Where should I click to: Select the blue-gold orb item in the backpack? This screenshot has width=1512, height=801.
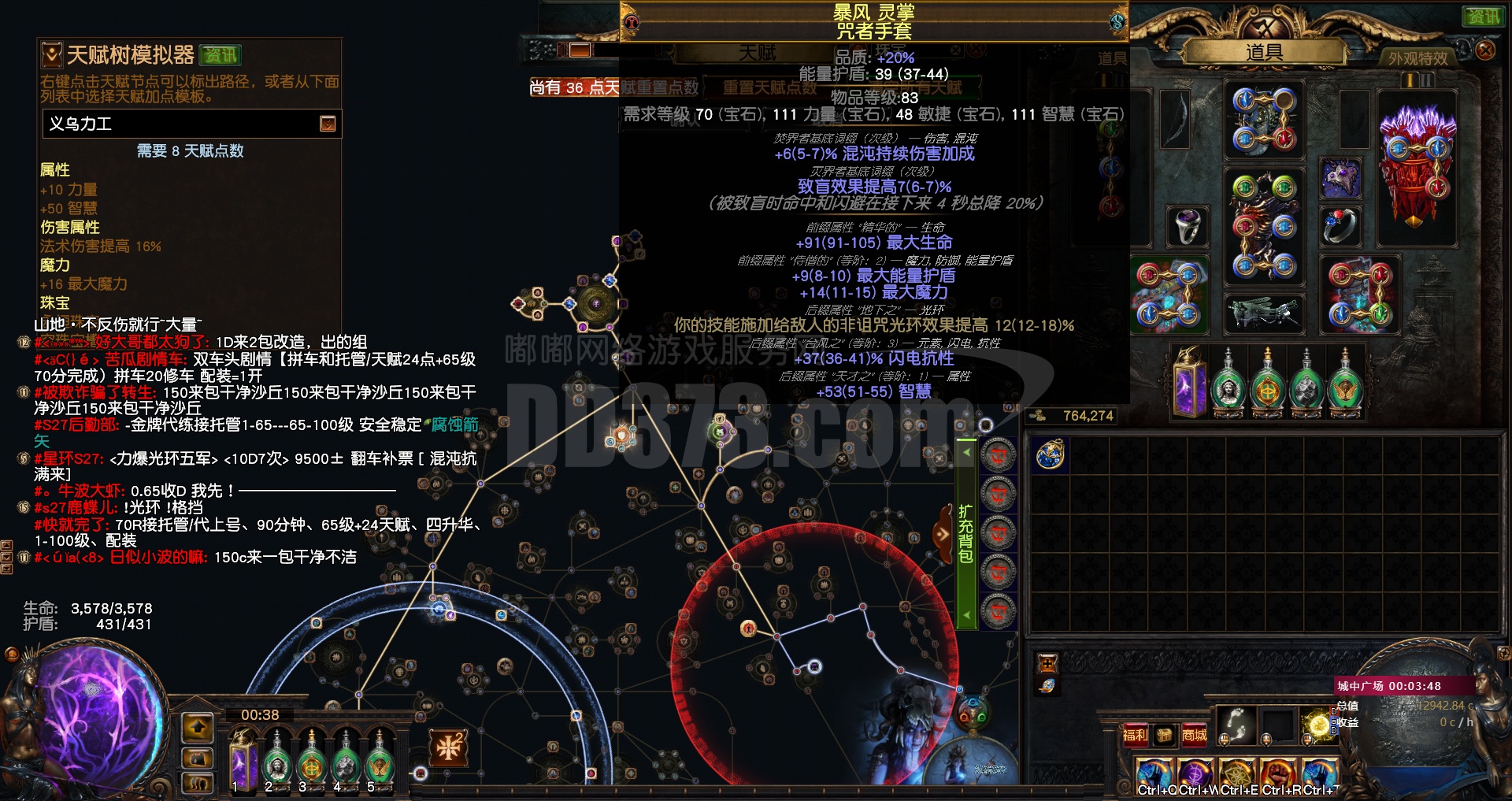tap(1050, 455)
